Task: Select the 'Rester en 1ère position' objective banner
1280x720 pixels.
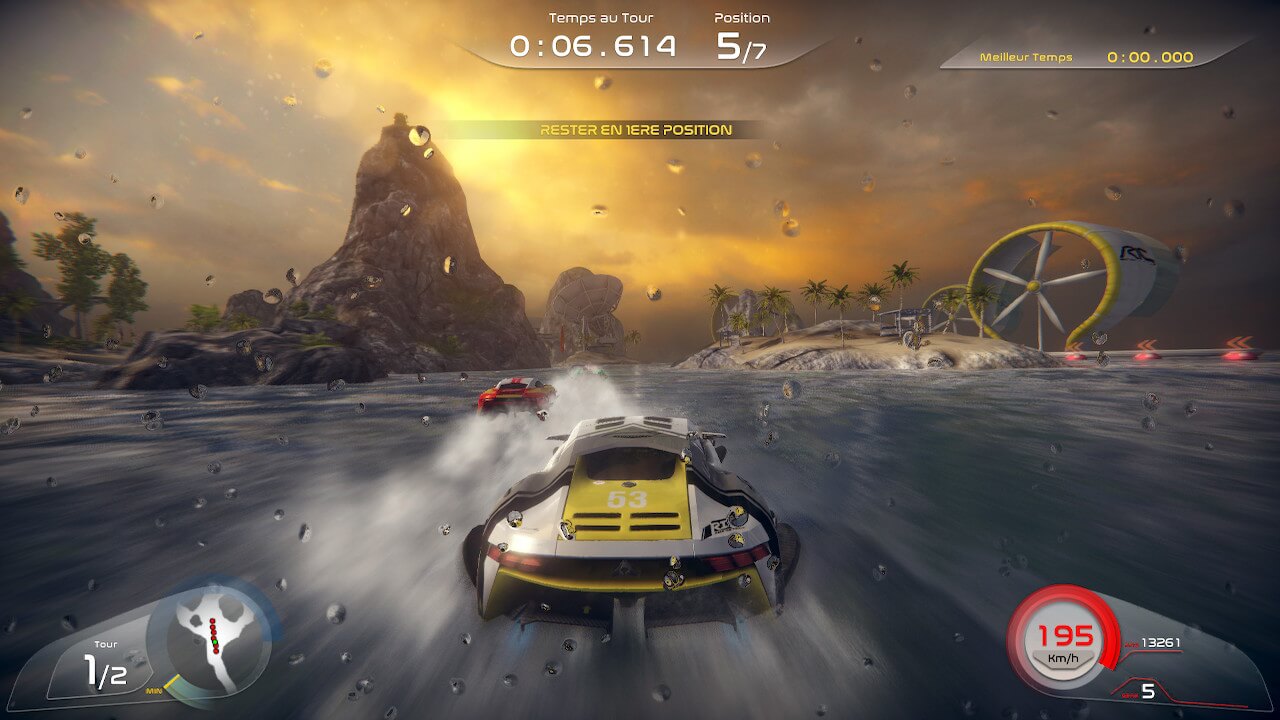Action: click(636, 130)
